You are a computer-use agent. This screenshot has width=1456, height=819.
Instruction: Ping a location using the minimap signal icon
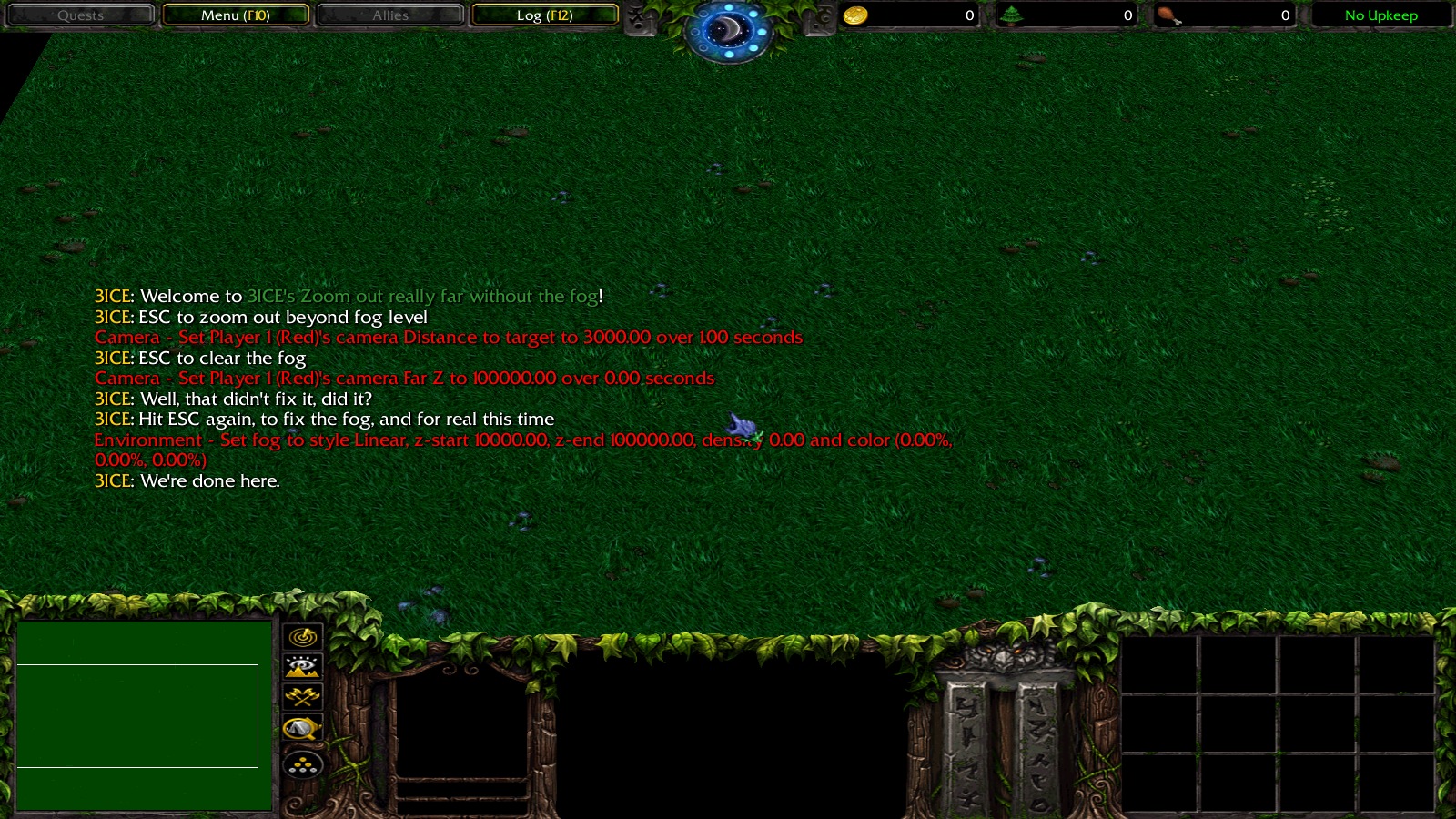pos(304,637)
